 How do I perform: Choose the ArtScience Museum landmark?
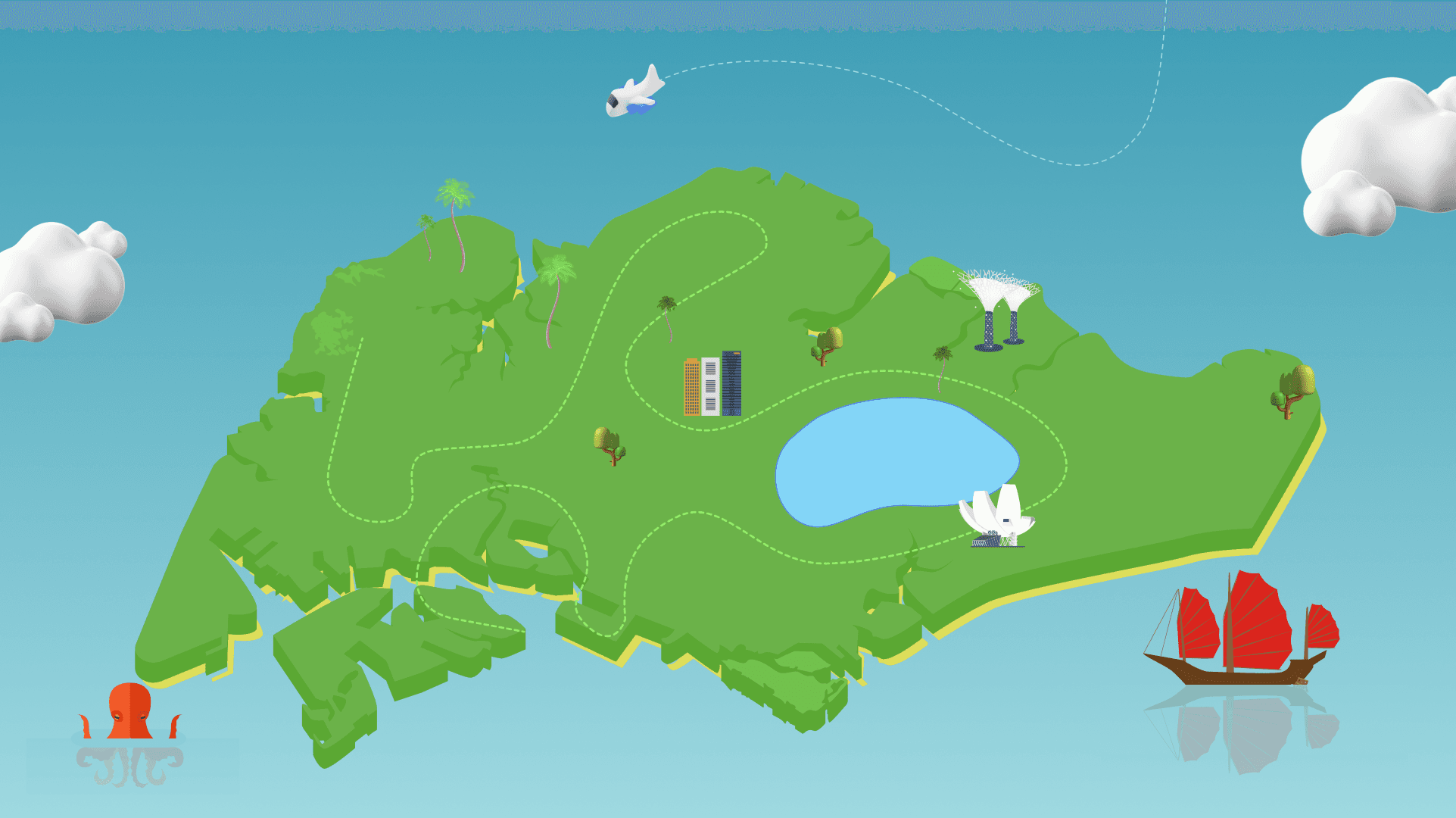996,516
